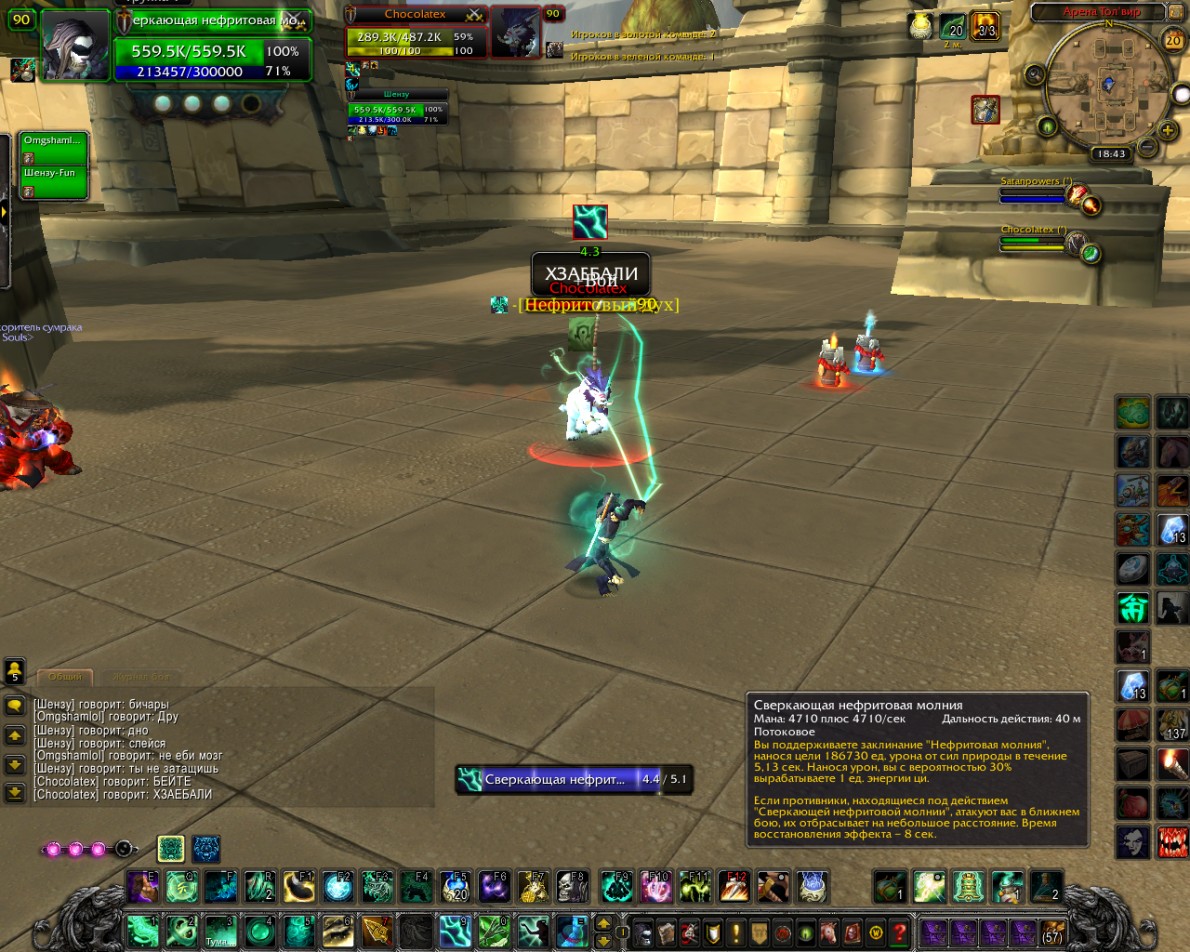Open the minimap tracking magnifier button
The width and height of the screenshot is (1190, 952).
coord(1035,75)
